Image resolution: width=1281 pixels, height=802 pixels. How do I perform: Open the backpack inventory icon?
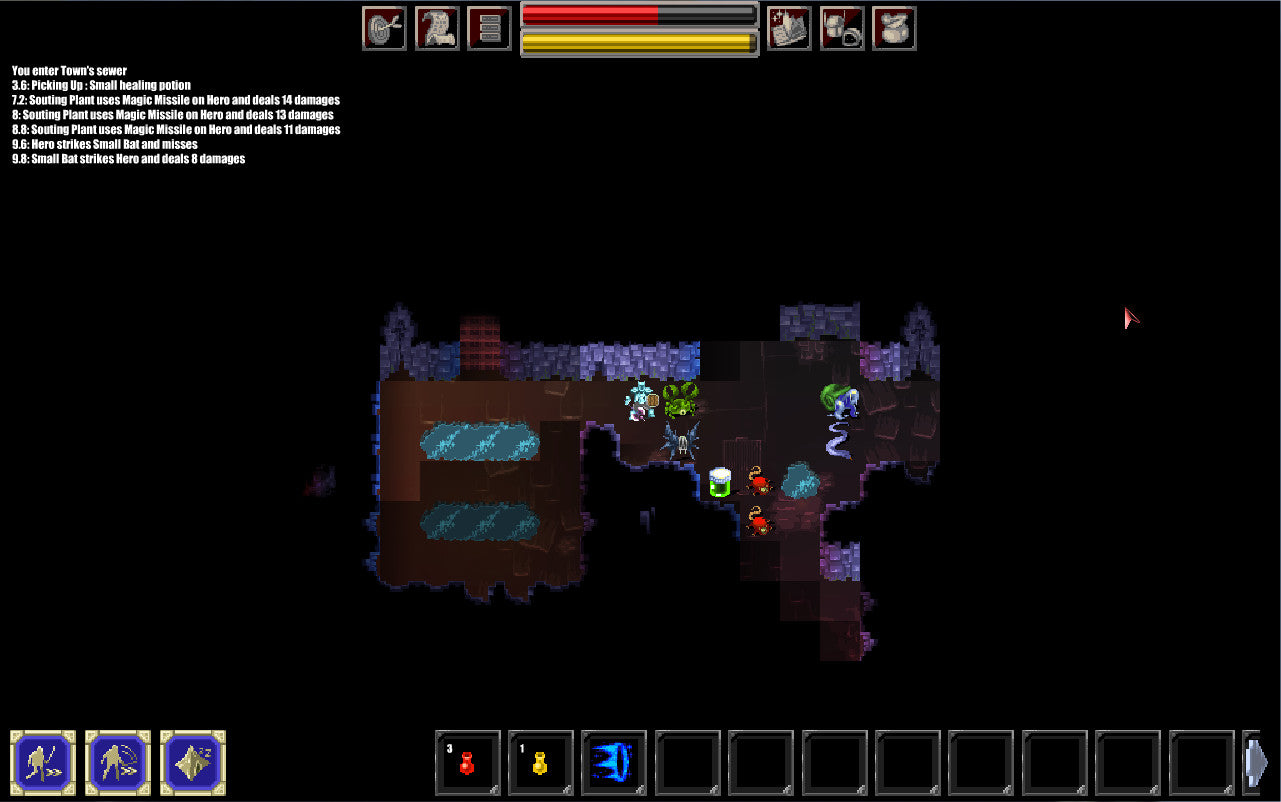(842, 28)
